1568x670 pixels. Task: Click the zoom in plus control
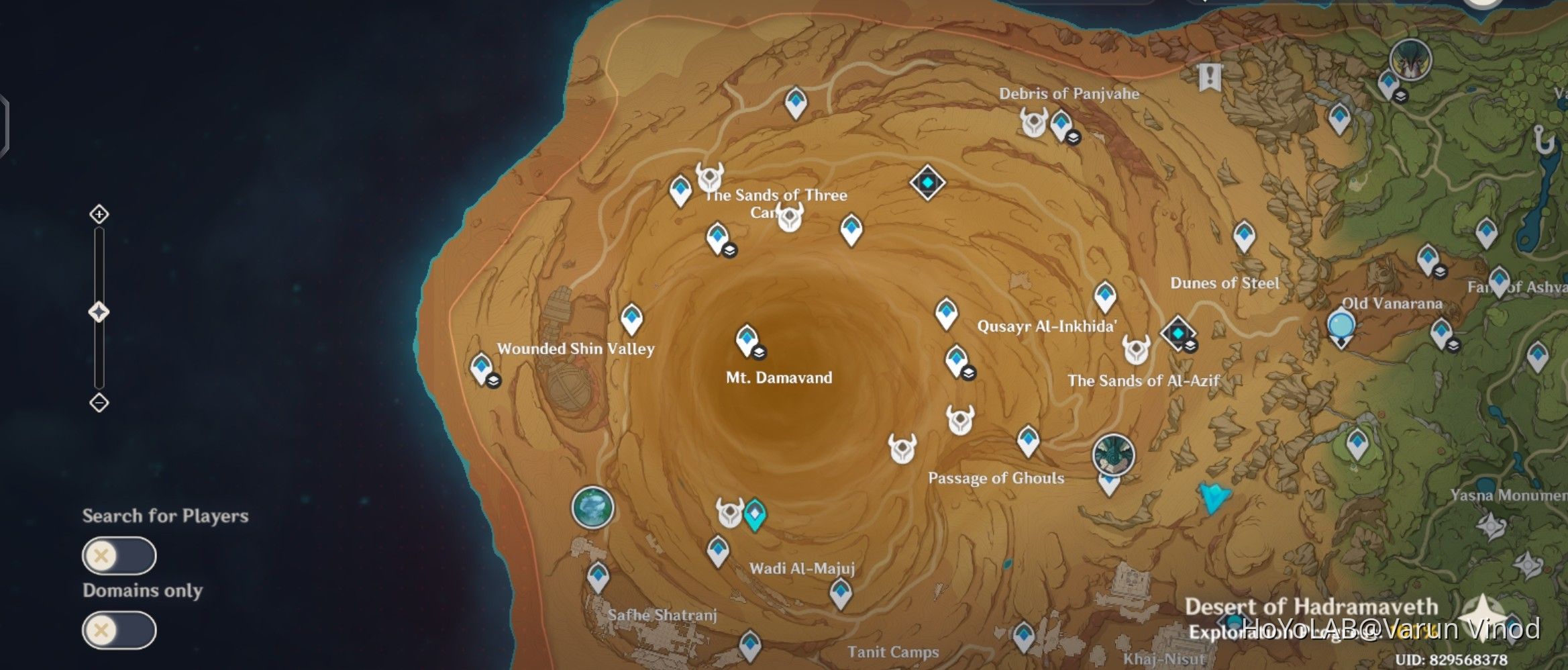(x=99, y=215)
